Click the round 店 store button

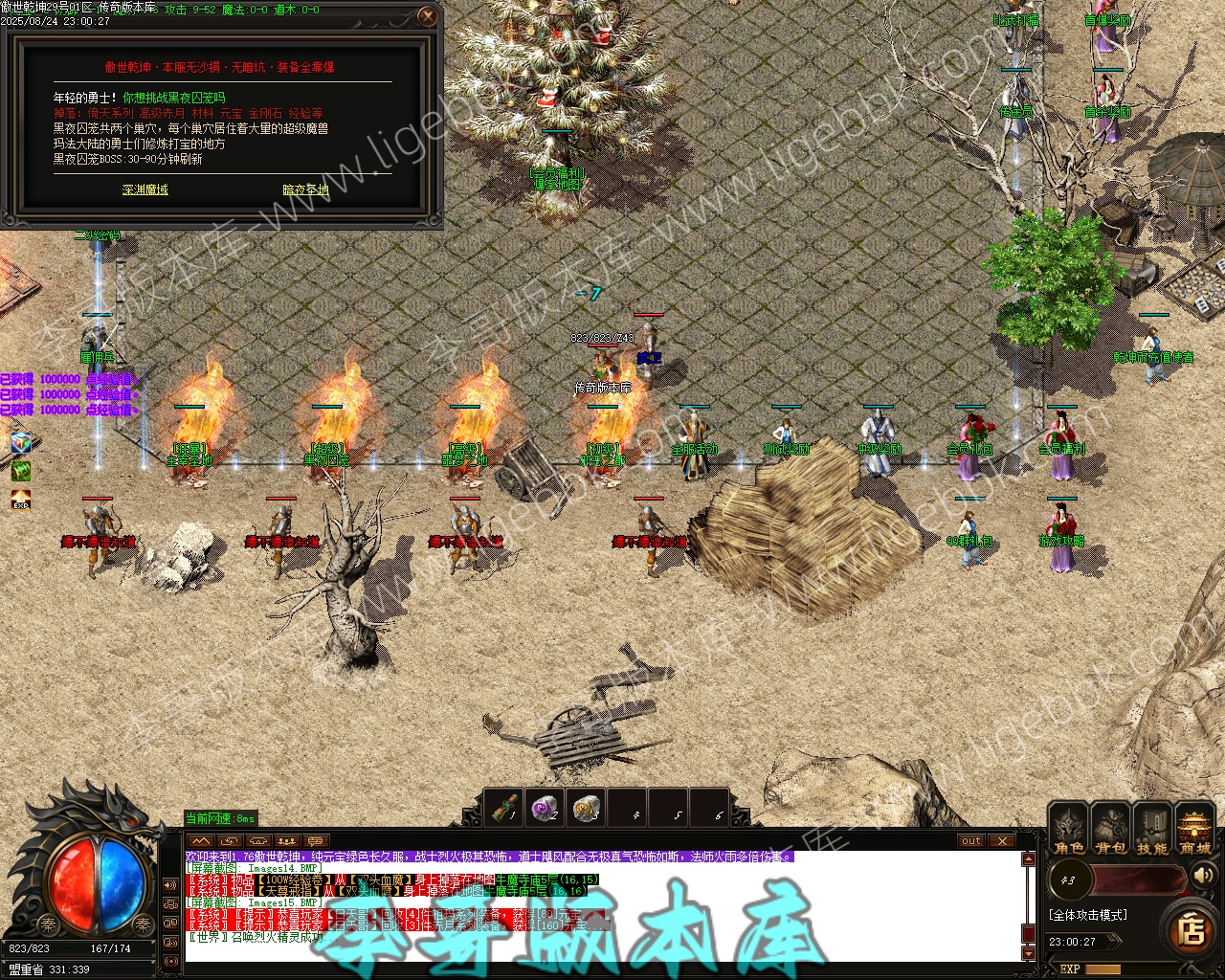click(1192, 928)
